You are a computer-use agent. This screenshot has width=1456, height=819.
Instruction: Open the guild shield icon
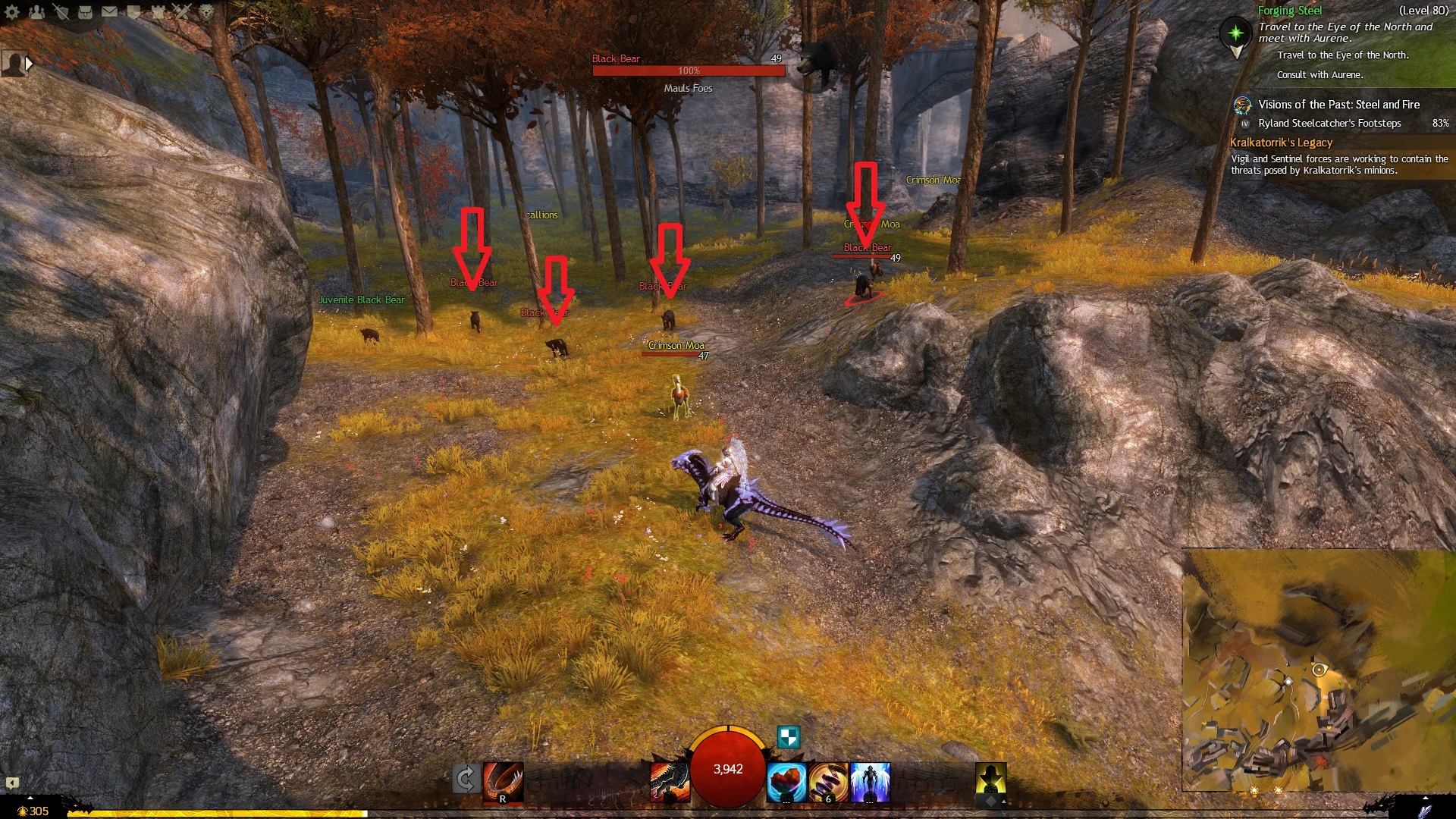coord(133,11)
